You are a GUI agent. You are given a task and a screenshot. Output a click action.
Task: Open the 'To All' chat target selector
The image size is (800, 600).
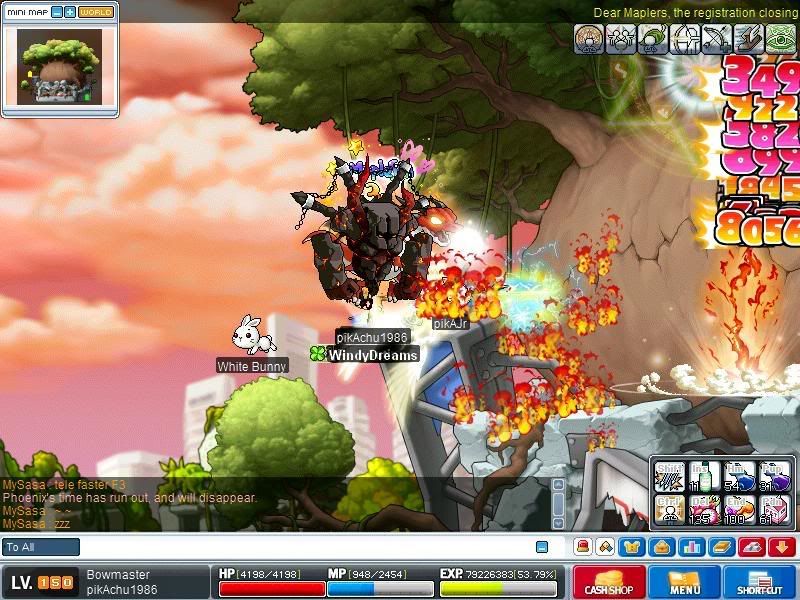click(x=41, y=547)
